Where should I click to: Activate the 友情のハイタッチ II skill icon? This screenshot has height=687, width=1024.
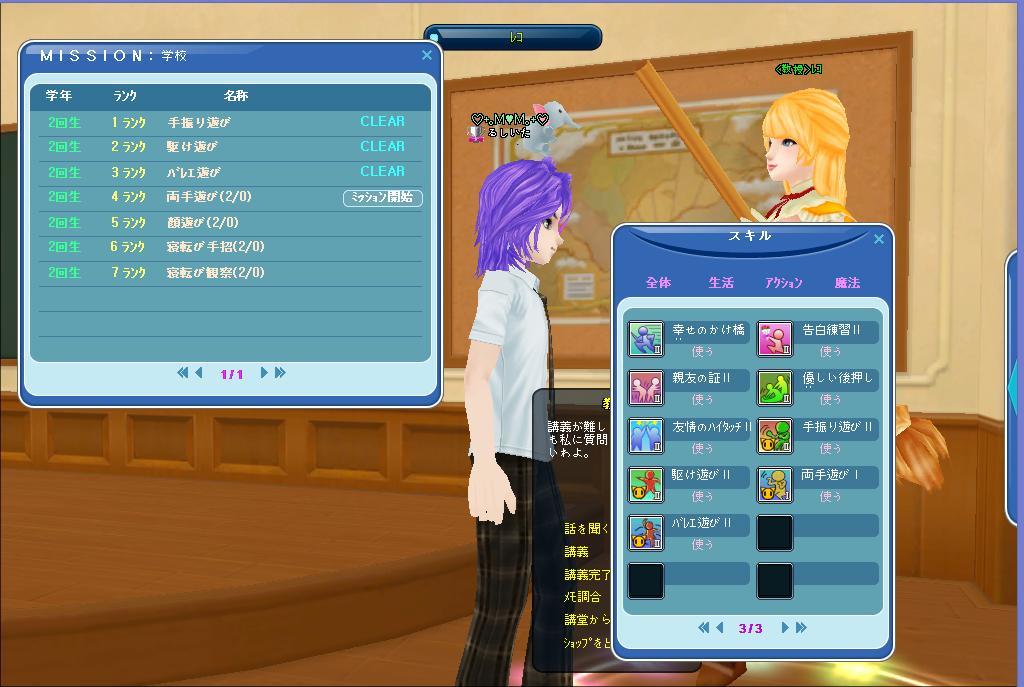[646, 436]
